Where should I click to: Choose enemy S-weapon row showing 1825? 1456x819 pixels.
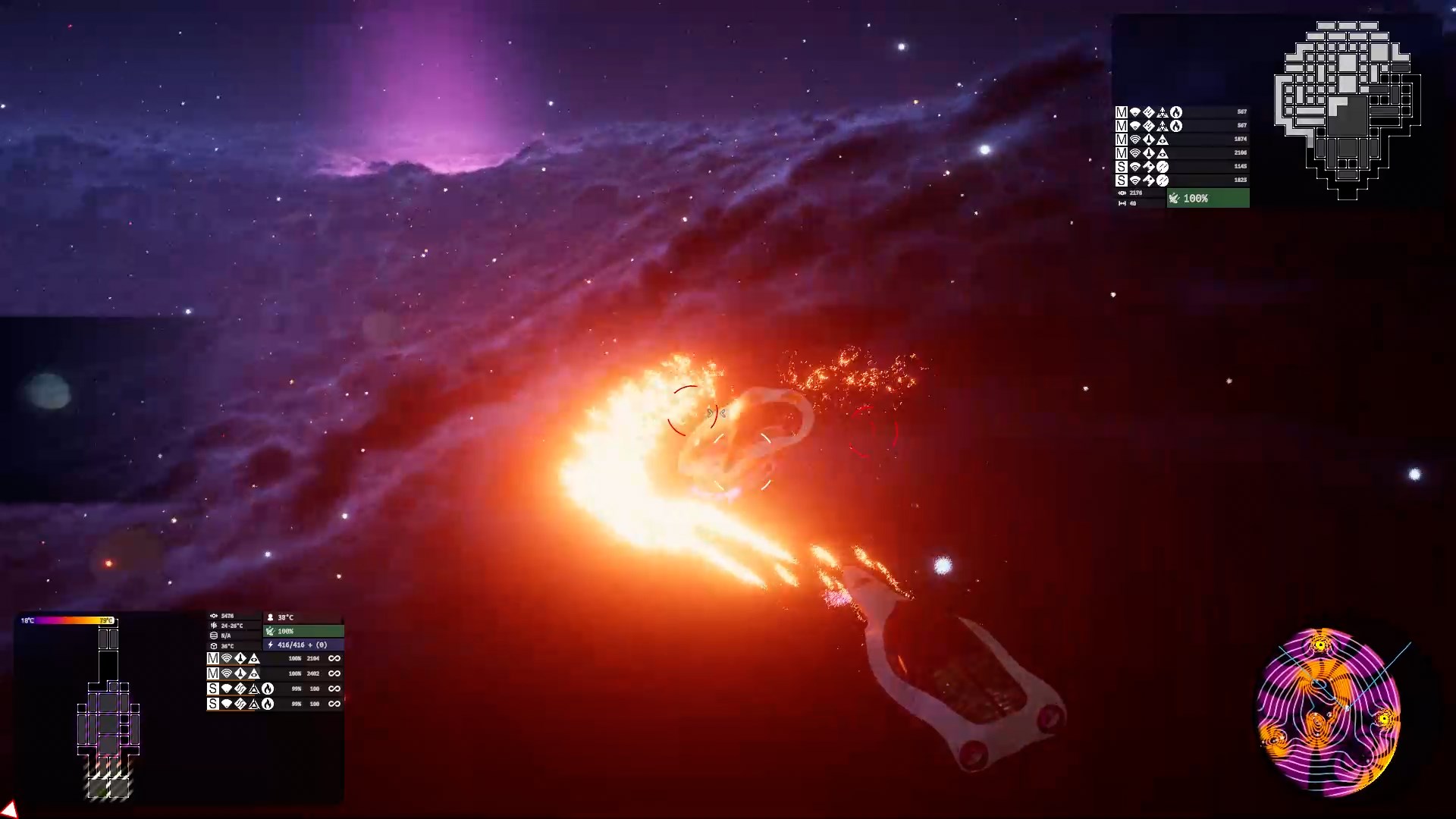(1181, 180)
